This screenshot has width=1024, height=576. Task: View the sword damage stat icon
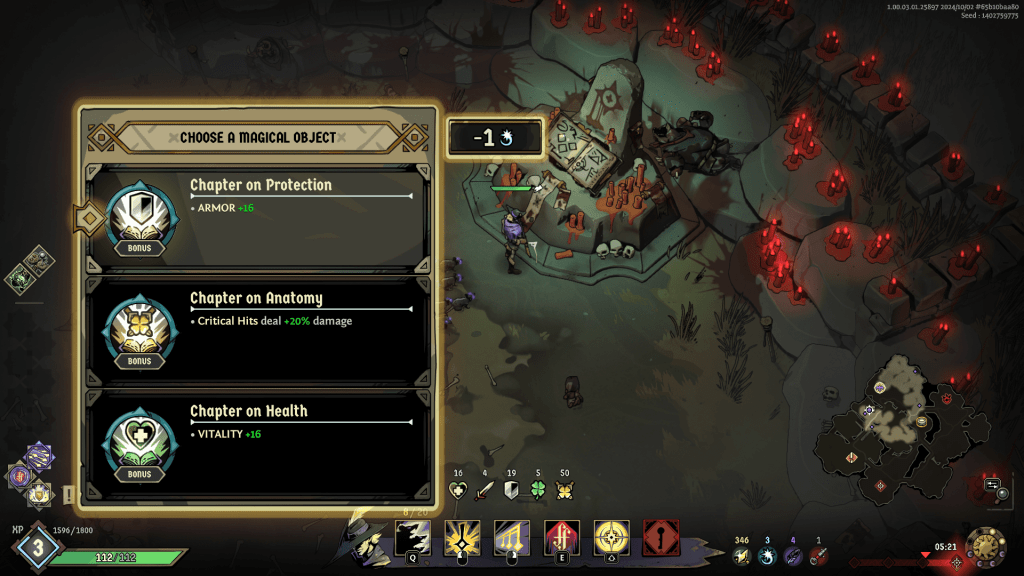[x=485, y=491]
